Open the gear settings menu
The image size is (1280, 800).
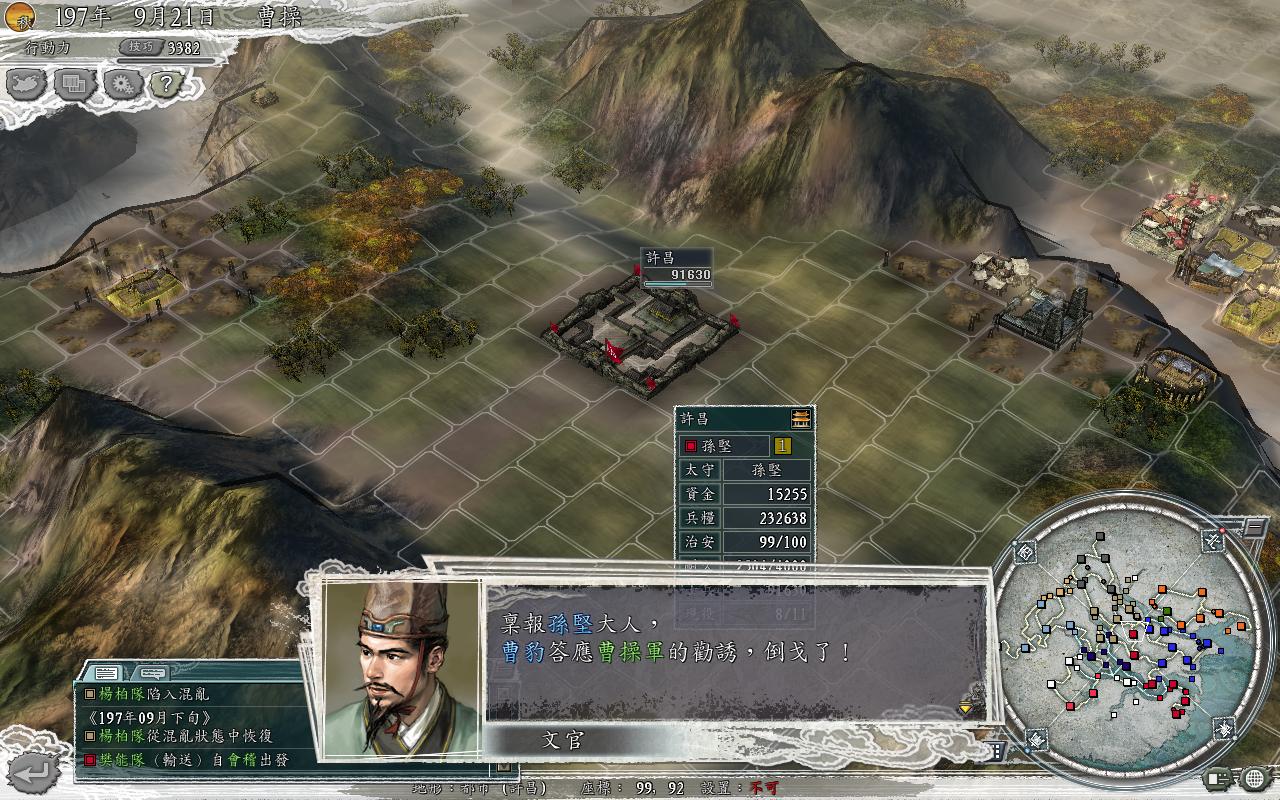point(121,84)
